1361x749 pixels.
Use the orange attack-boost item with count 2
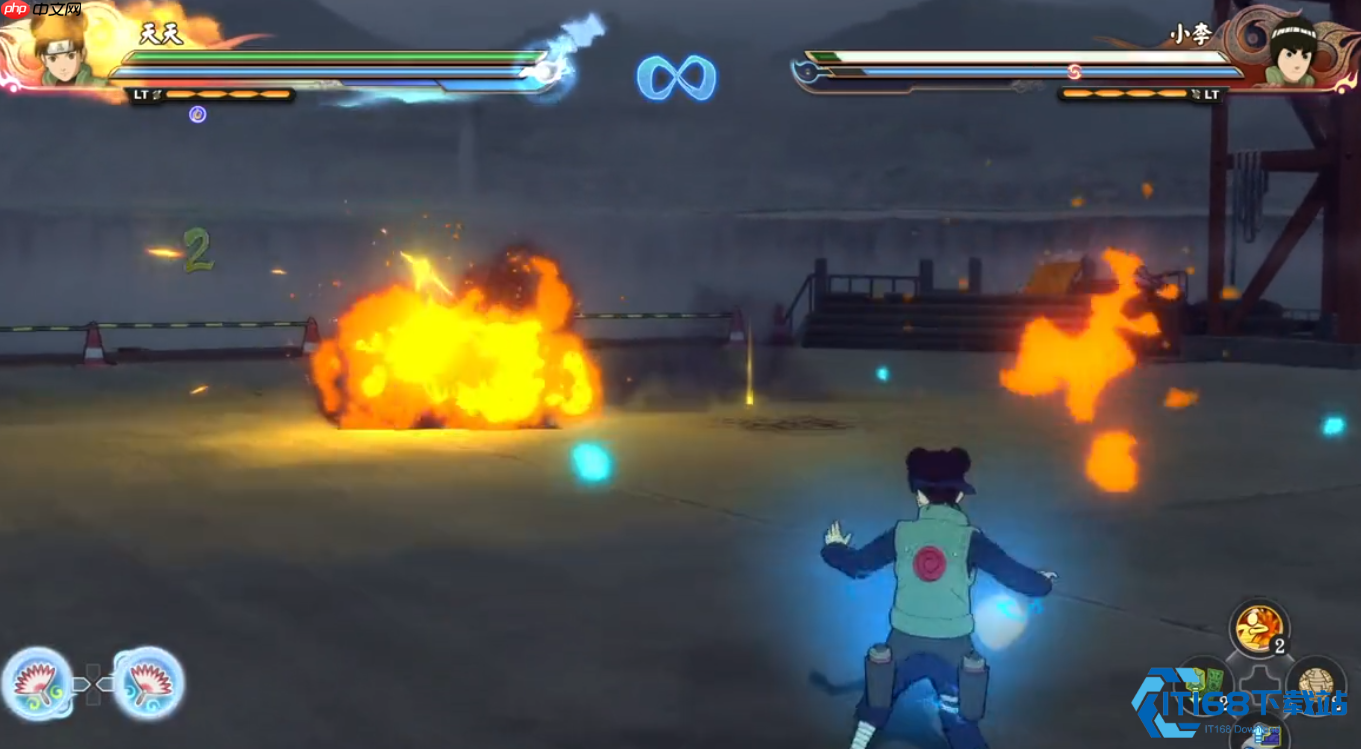tap(1258, 628)
